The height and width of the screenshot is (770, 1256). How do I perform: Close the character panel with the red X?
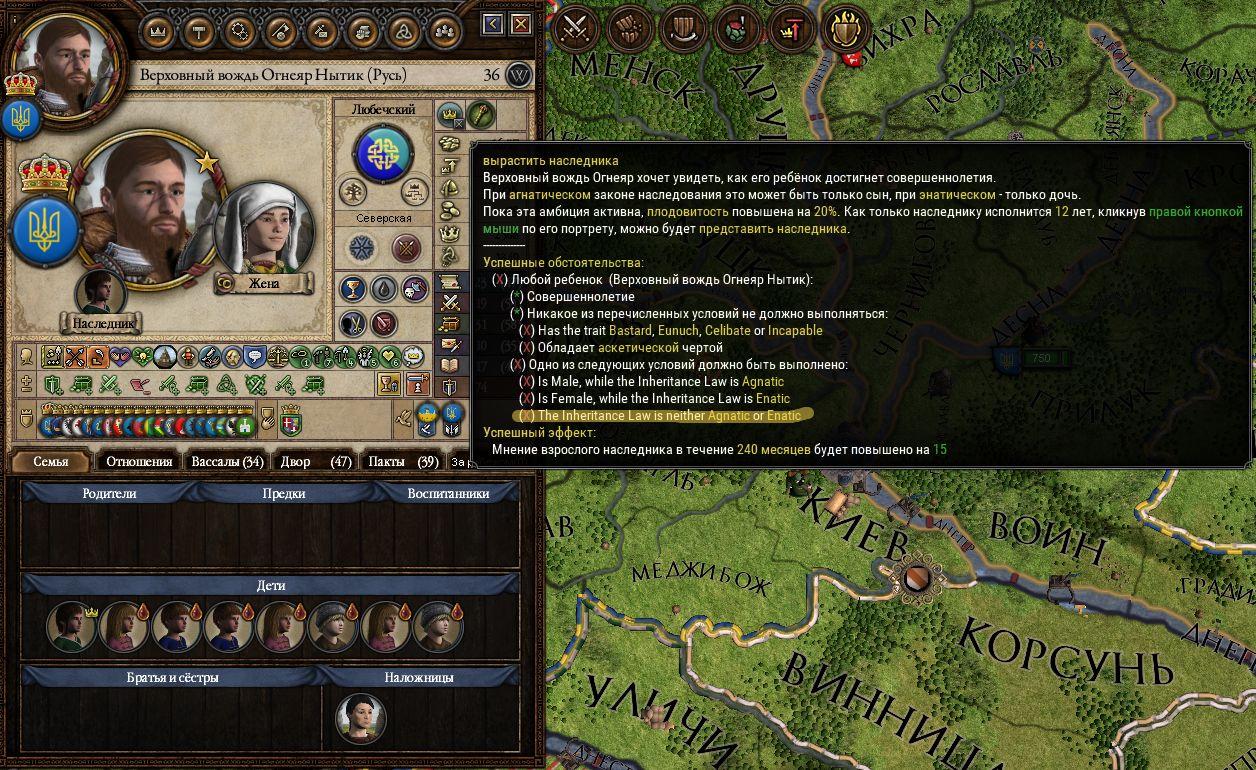tap(521, 23)
